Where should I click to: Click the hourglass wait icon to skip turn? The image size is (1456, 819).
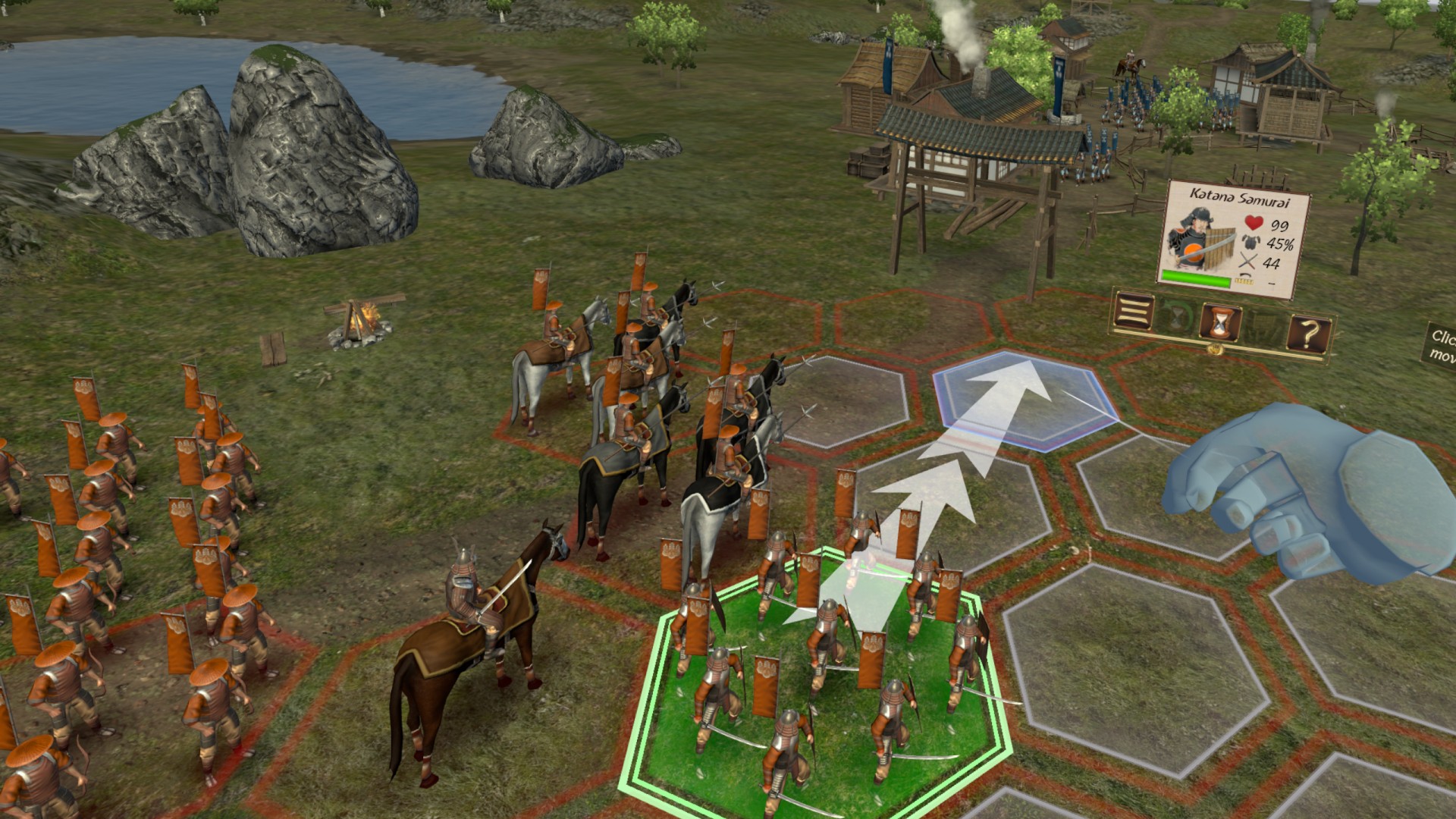click(1221, 322)
